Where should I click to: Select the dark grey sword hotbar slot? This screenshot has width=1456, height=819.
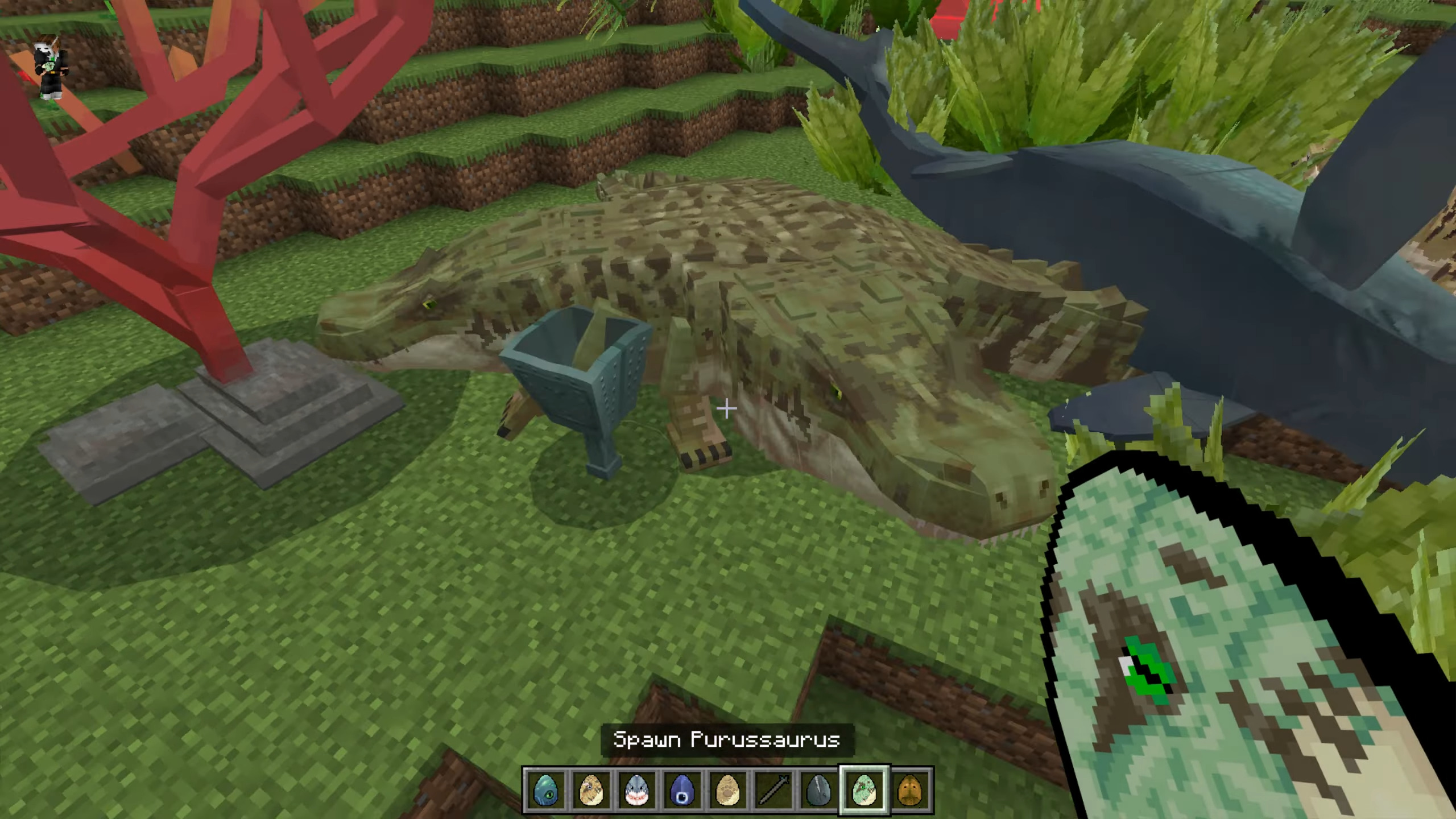773,790
